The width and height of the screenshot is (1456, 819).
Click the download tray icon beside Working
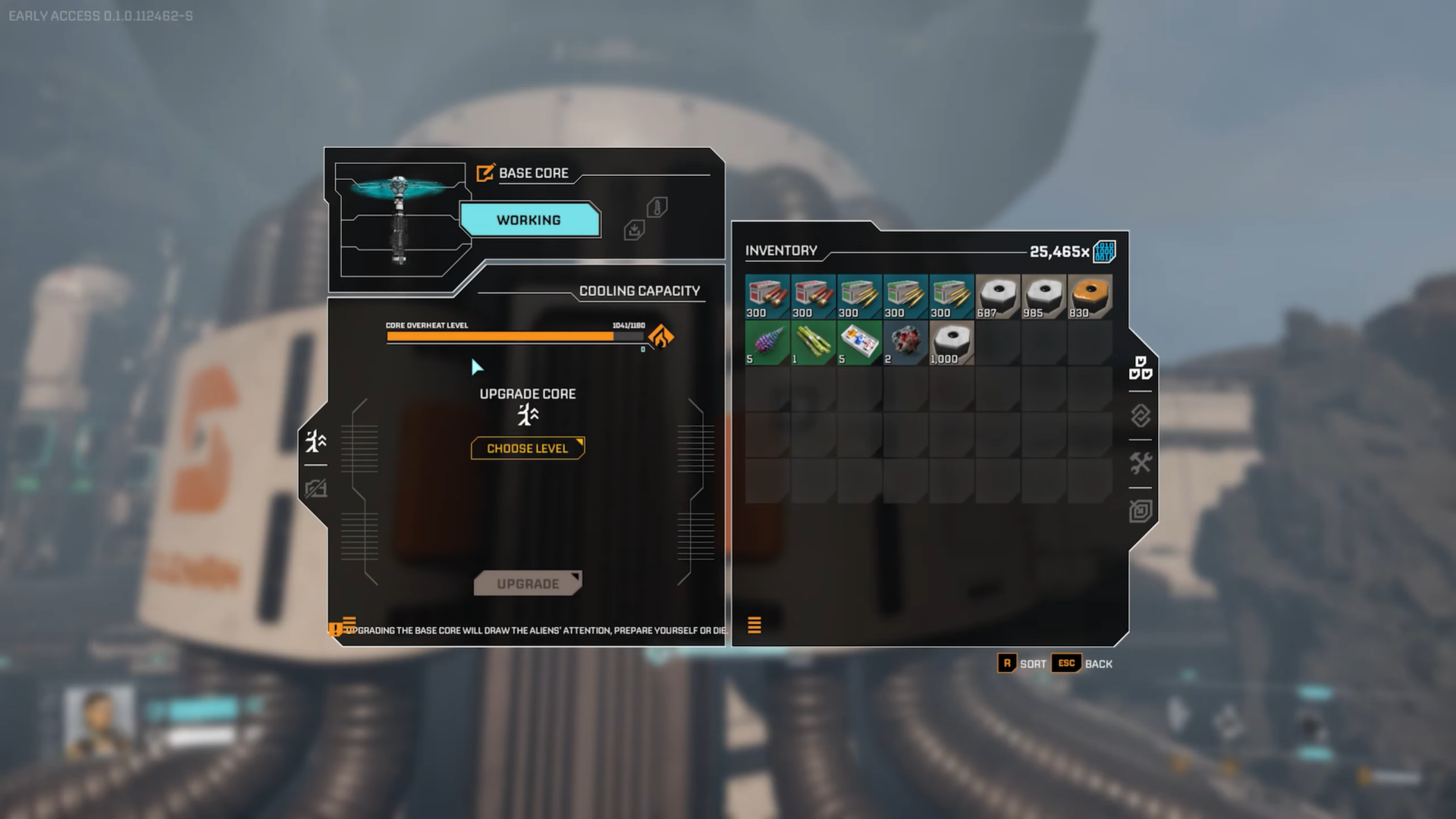pos(634,229)
